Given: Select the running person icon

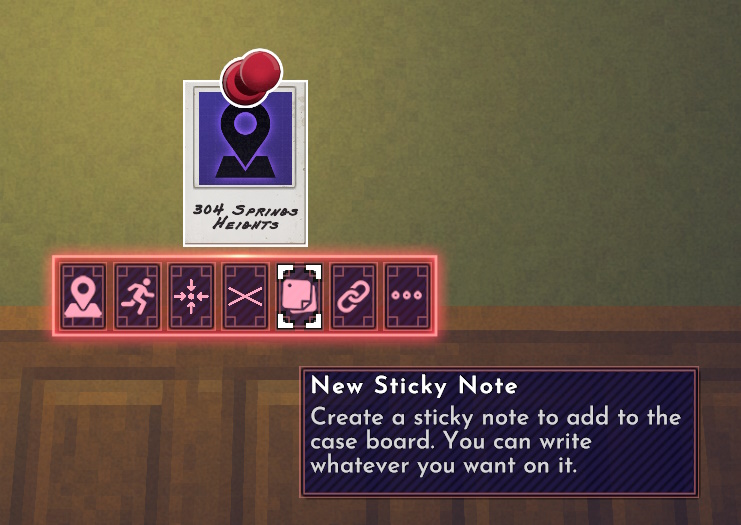Looking at the screenshot, I should (x=137, y=296).
